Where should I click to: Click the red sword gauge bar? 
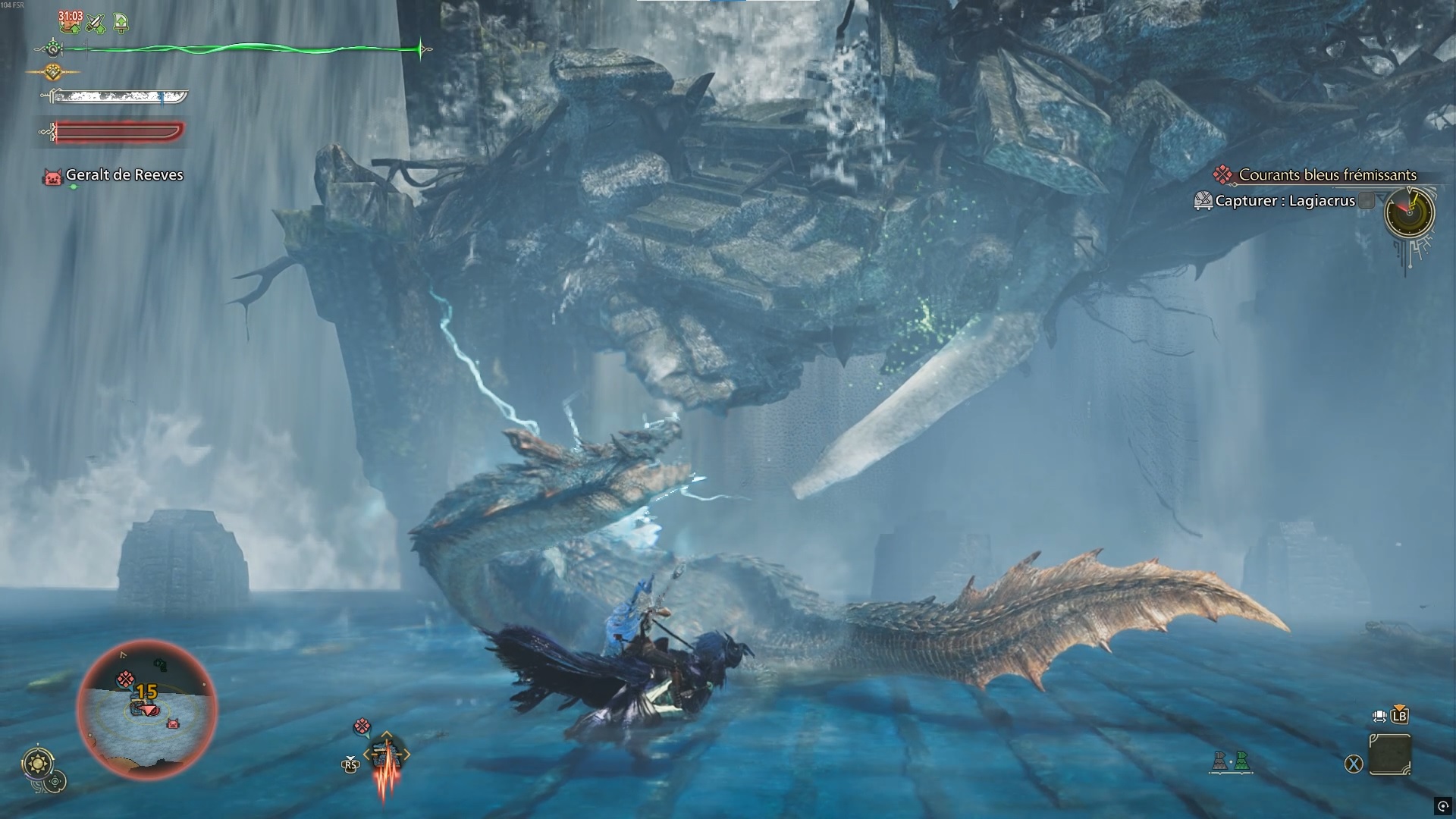coord(114,130)
